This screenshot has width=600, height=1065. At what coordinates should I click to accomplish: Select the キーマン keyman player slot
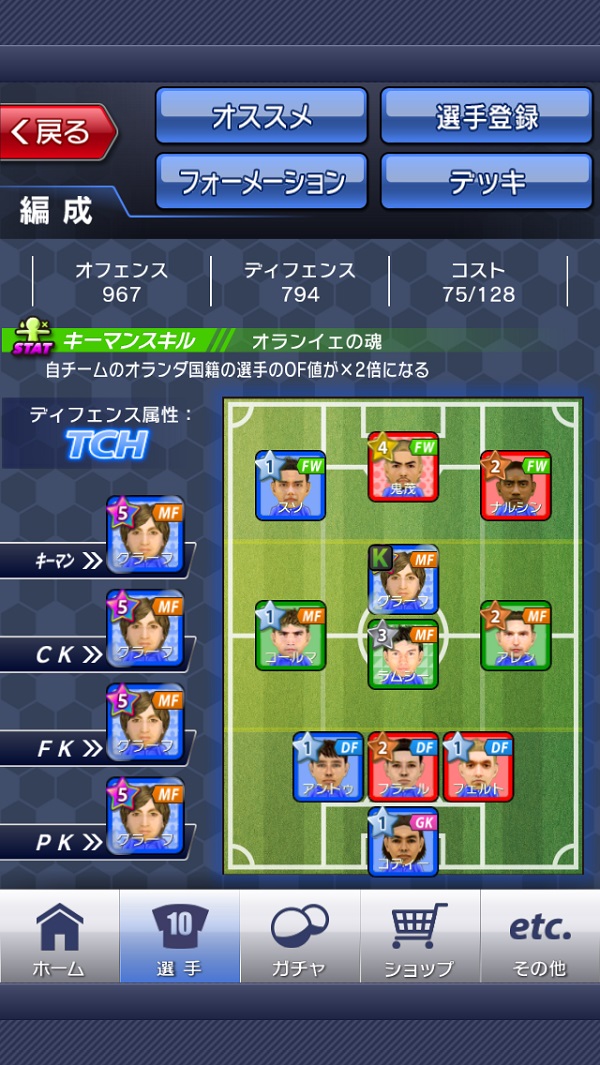(x=145, y=536)
